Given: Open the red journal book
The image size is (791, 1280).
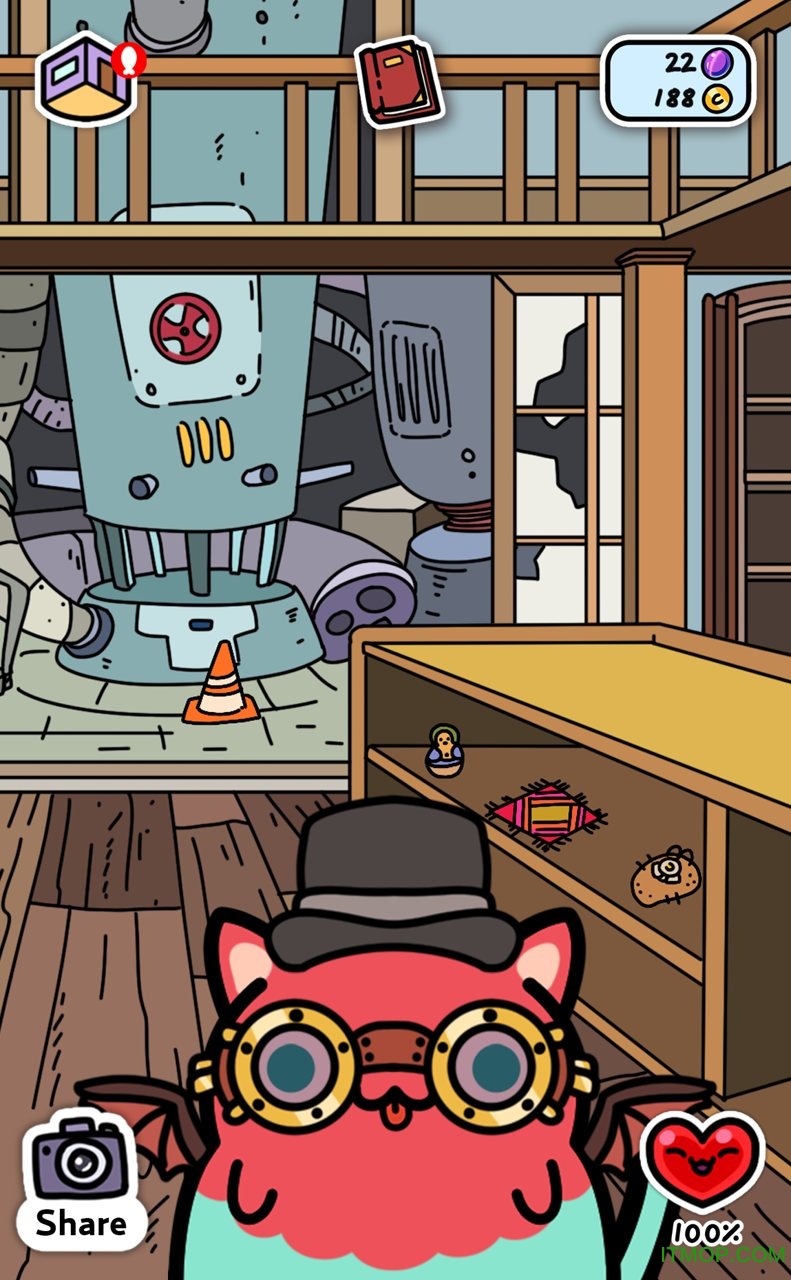Looking at the screenshot, I should point(399,81).
